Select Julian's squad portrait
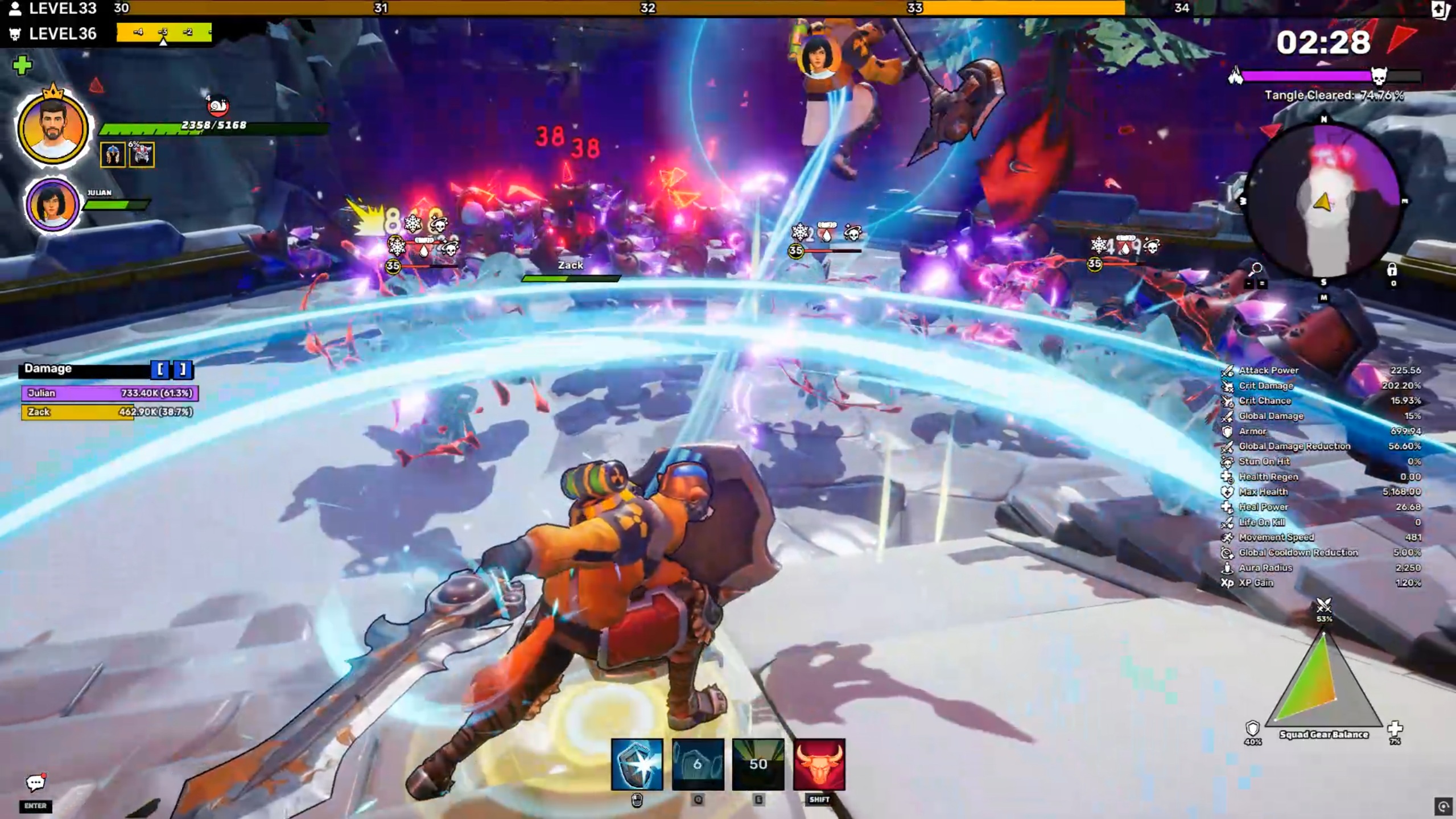Image resolution: width=1456 pixels, height=819 pixels. [52, 204]
